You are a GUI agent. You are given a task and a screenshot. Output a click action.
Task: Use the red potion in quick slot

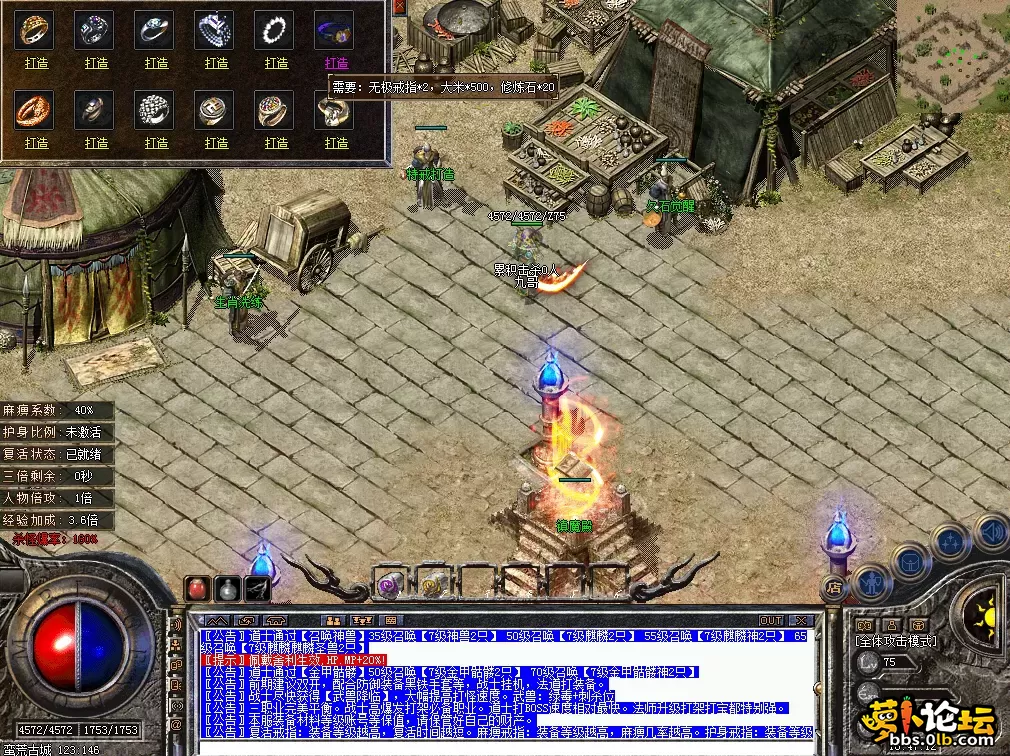pos(199,589)
